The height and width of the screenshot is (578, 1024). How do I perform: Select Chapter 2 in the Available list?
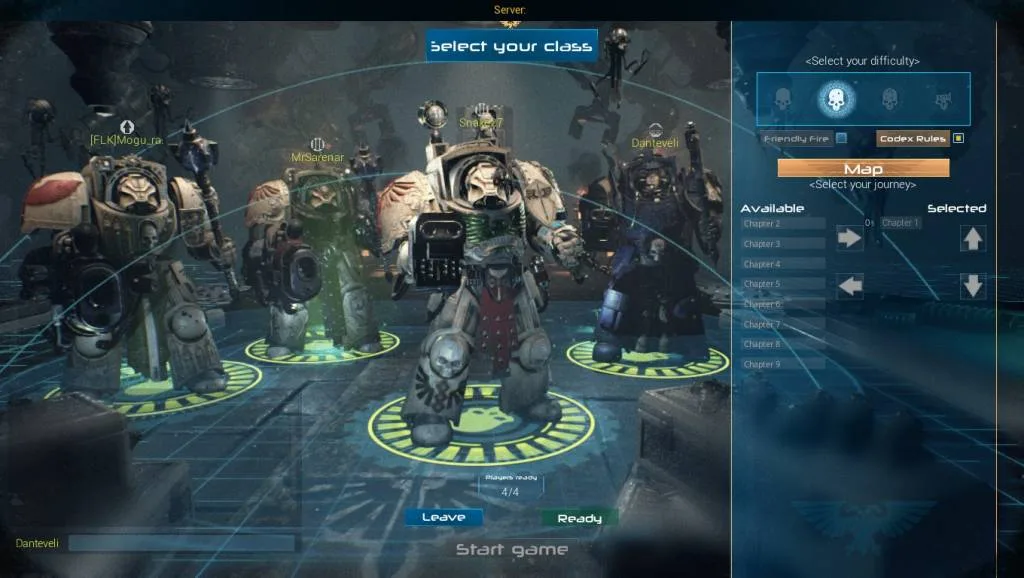pyautogui.click(x=782, y=223)
